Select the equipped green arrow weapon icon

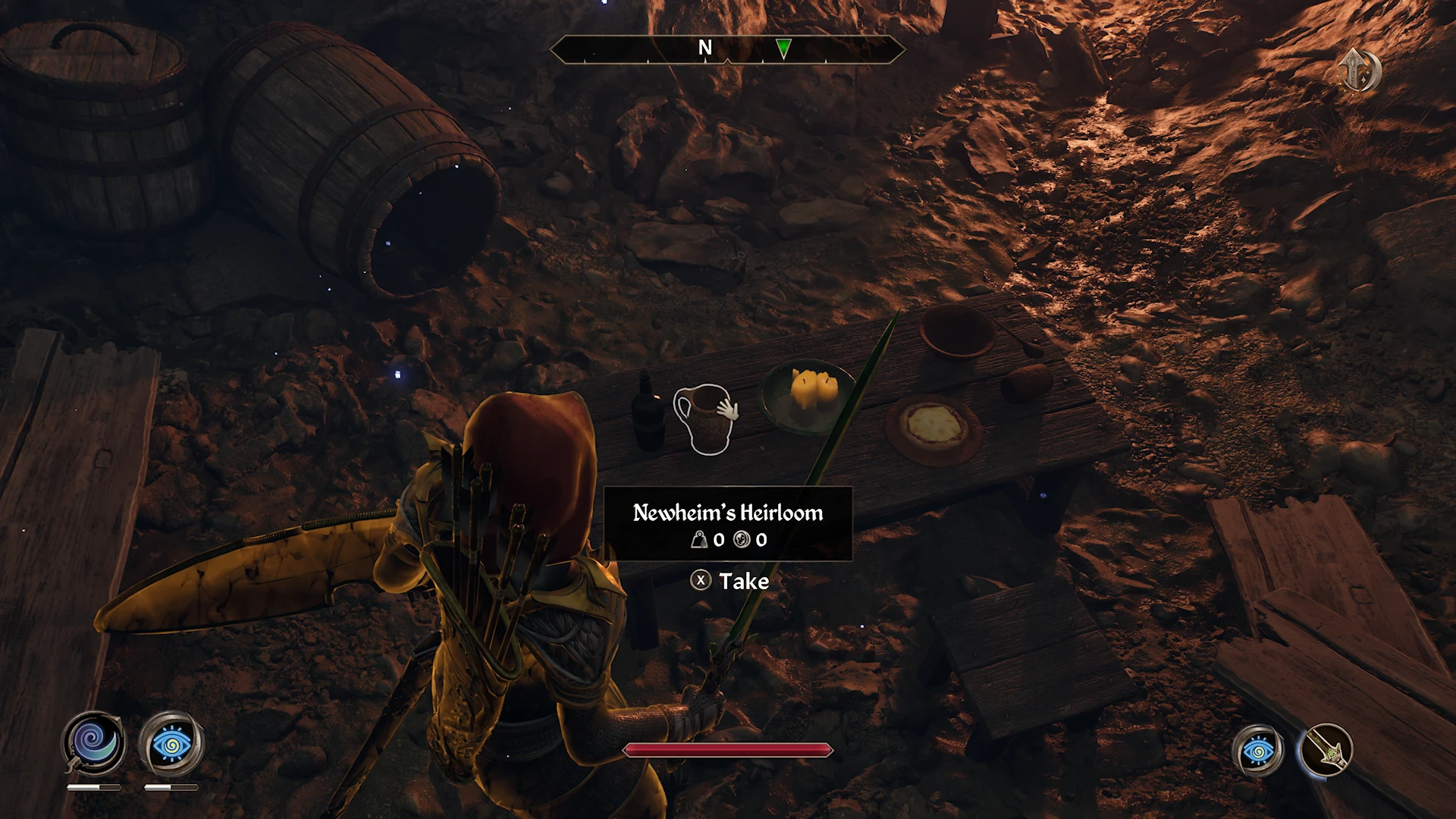(1326, 751)
